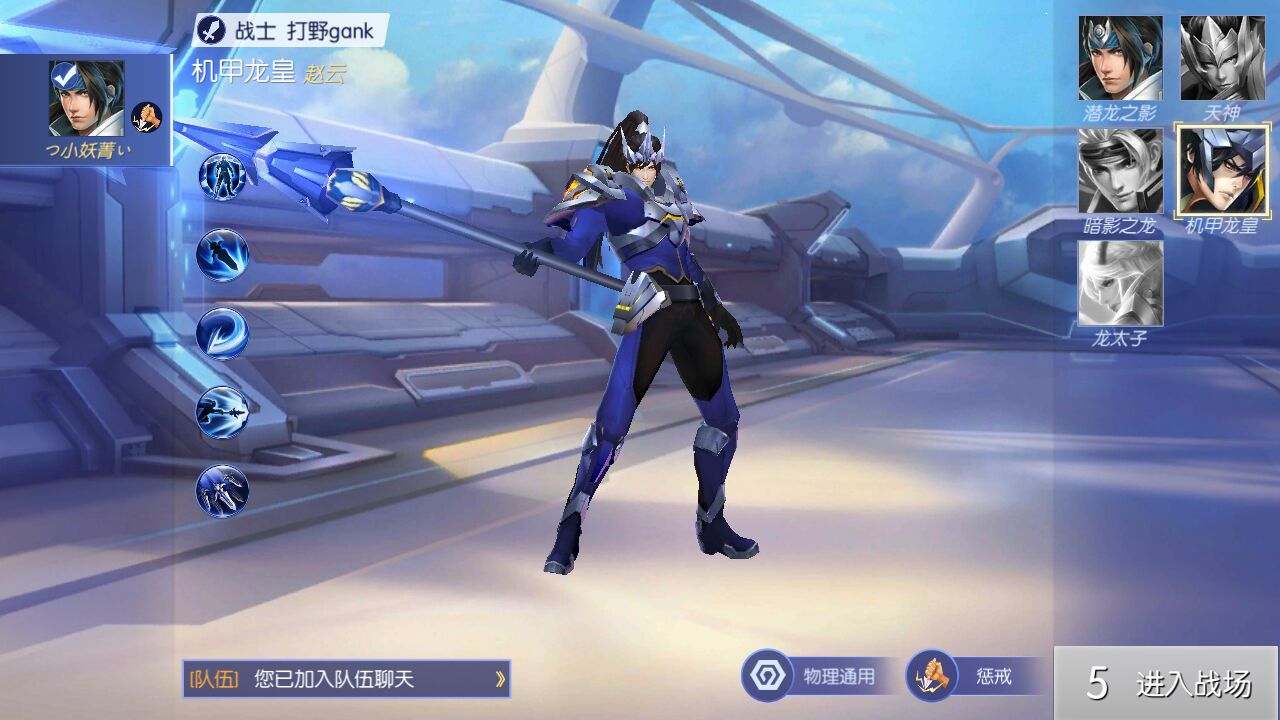This screenshot has width=1280, height=720.
Task: Click the 战士 打野gank hero role tag
Action: [290, 30]
